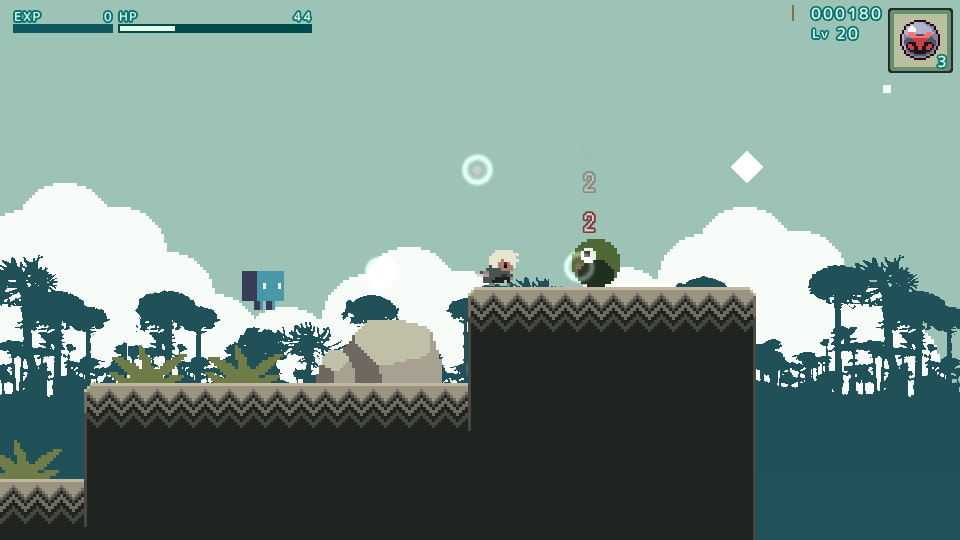Select the red-masked item slot
This screenshot has height=540, width=960.
click(x=919, y=41)
